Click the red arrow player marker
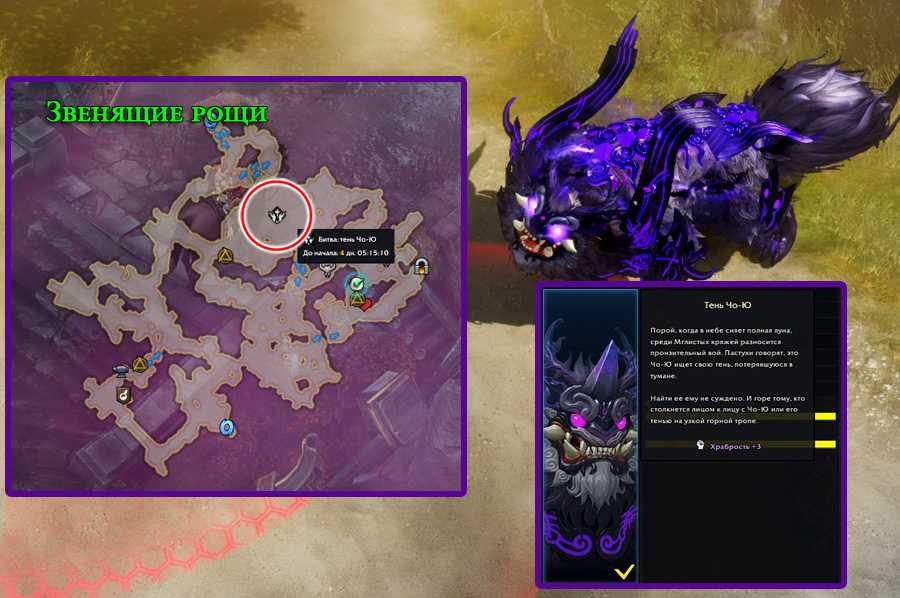 pyautogui.click(x=368, y=303)
